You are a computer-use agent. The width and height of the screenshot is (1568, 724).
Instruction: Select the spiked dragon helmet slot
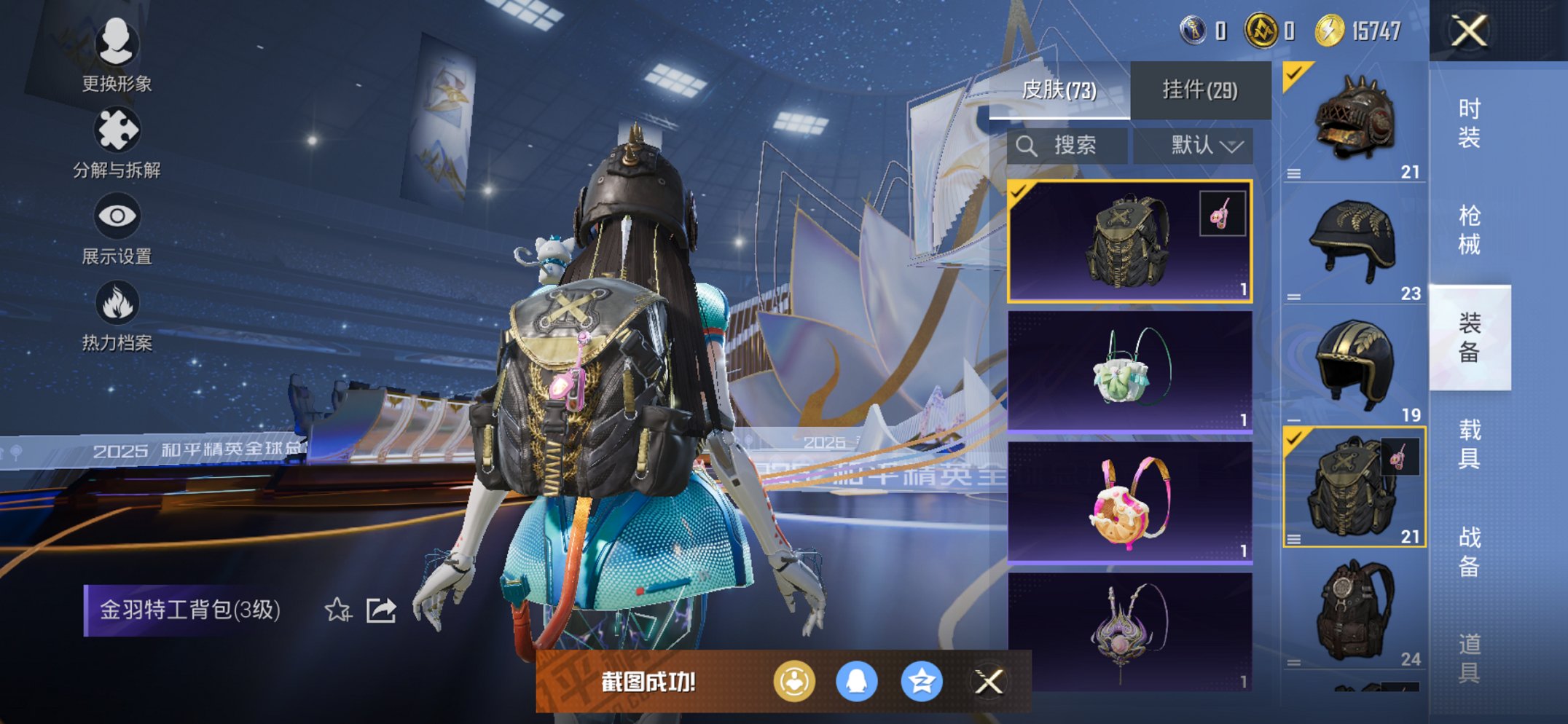point(1354,122)
